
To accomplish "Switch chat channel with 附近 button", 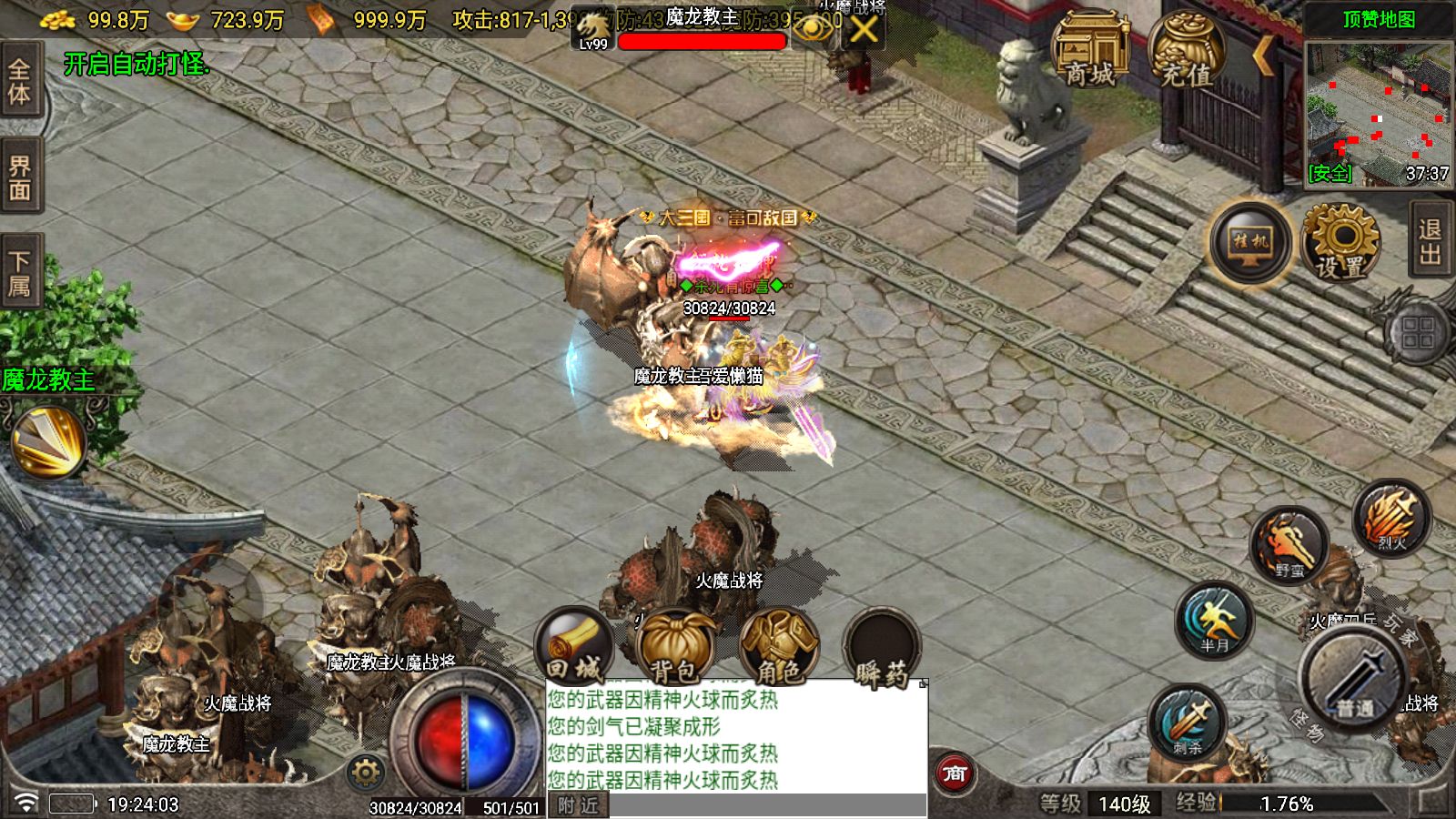I will pos(579,805).
